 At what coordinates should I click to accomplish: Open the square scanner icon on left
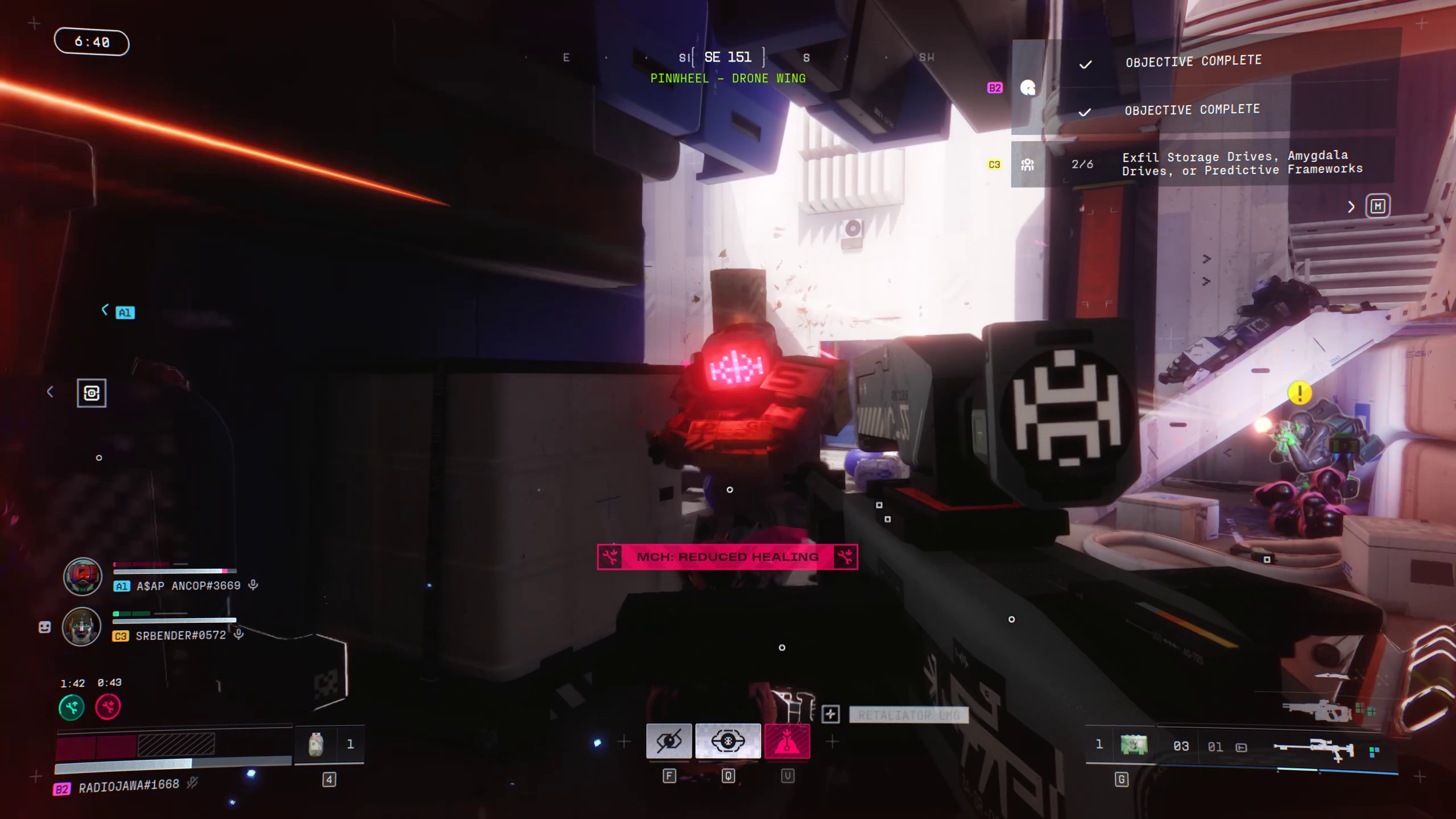click(92, 393)
